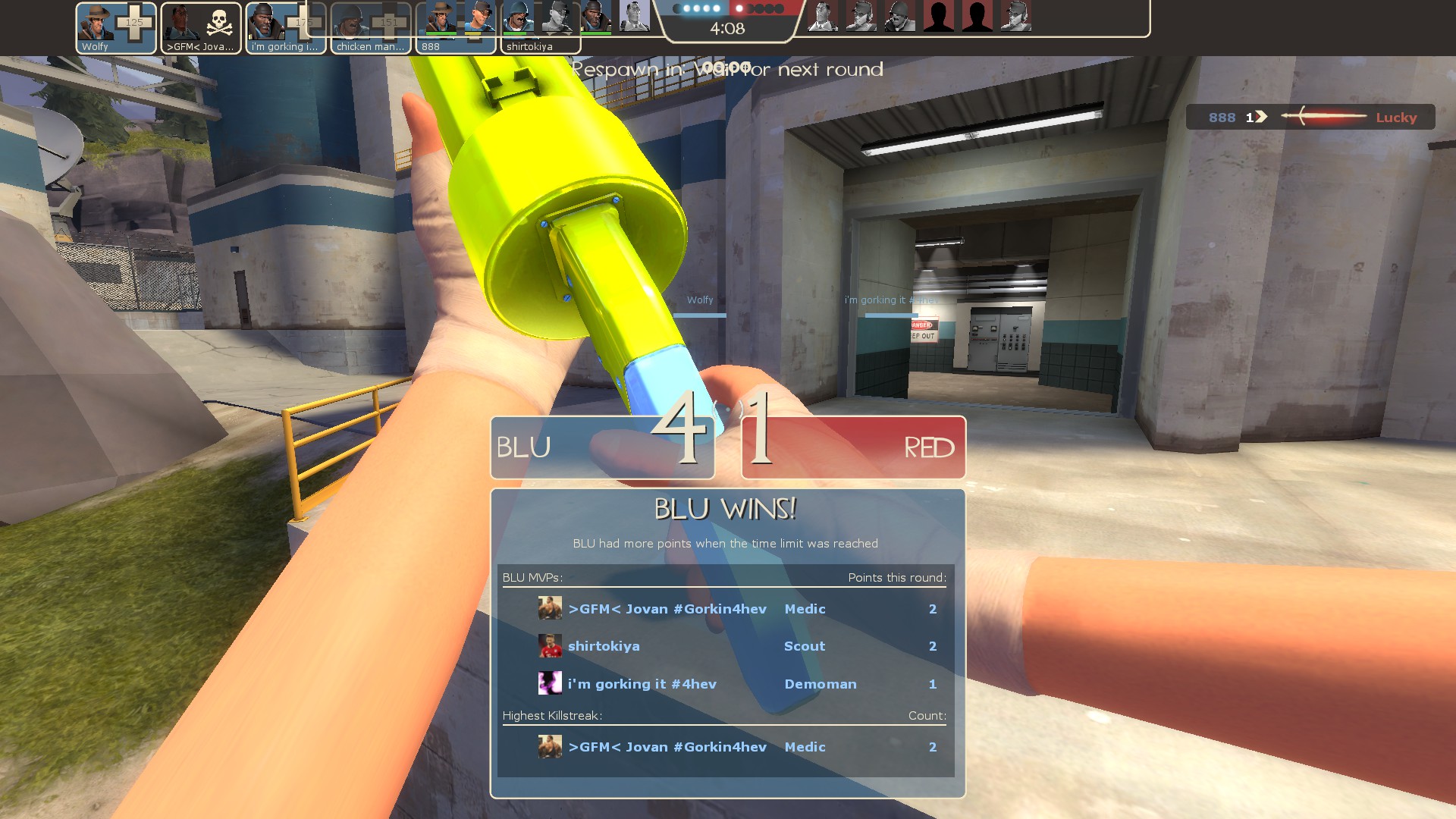Open i'm gorking it #4hev's avatar thumbnail
1456x819 pixels.
(550, 683)
